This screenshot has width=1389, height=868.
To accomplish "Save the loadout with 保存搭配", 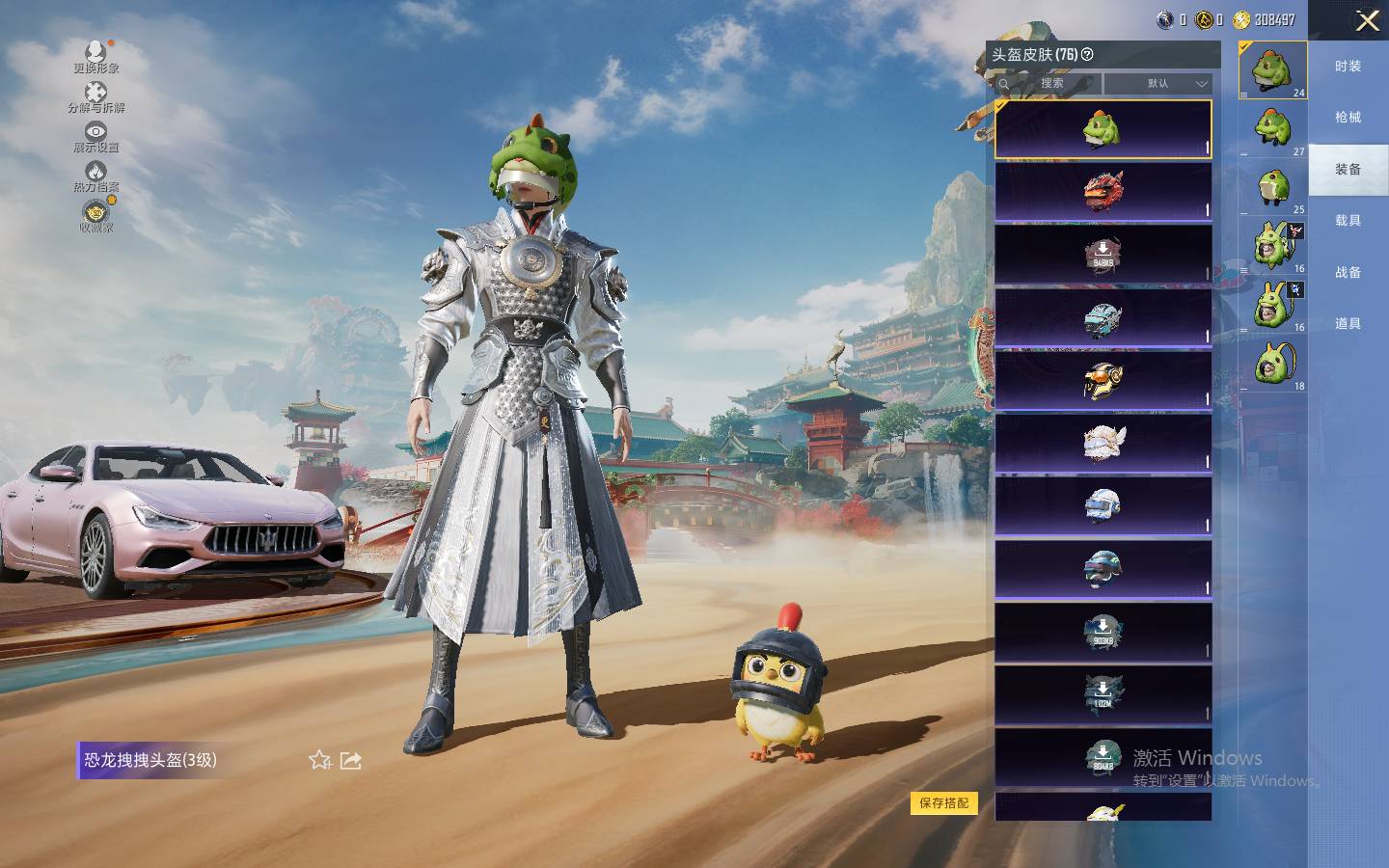I will (x=943, y=802).
